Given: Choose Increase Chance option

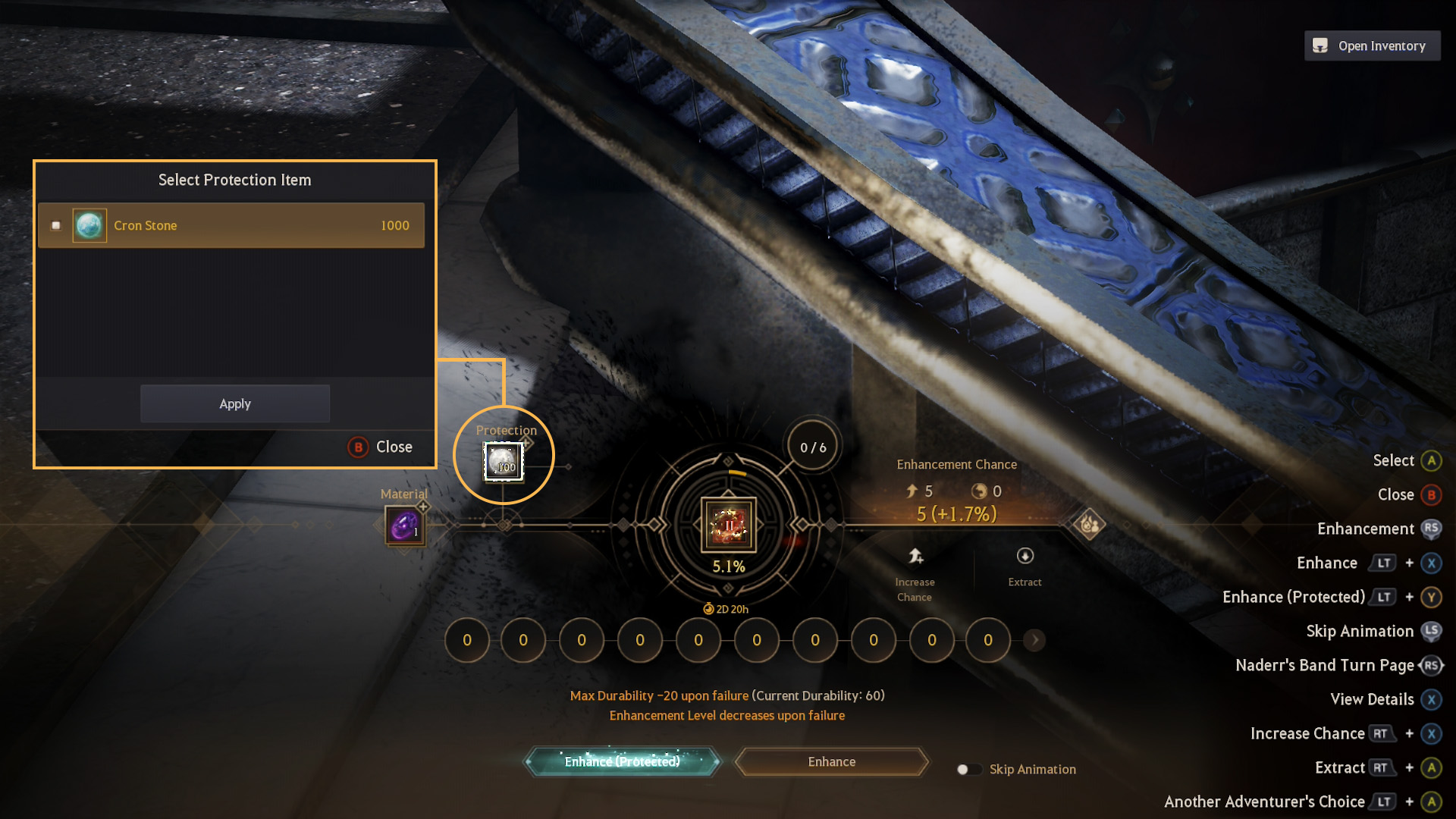Looking at the screenshot, I should pos(915,574).
